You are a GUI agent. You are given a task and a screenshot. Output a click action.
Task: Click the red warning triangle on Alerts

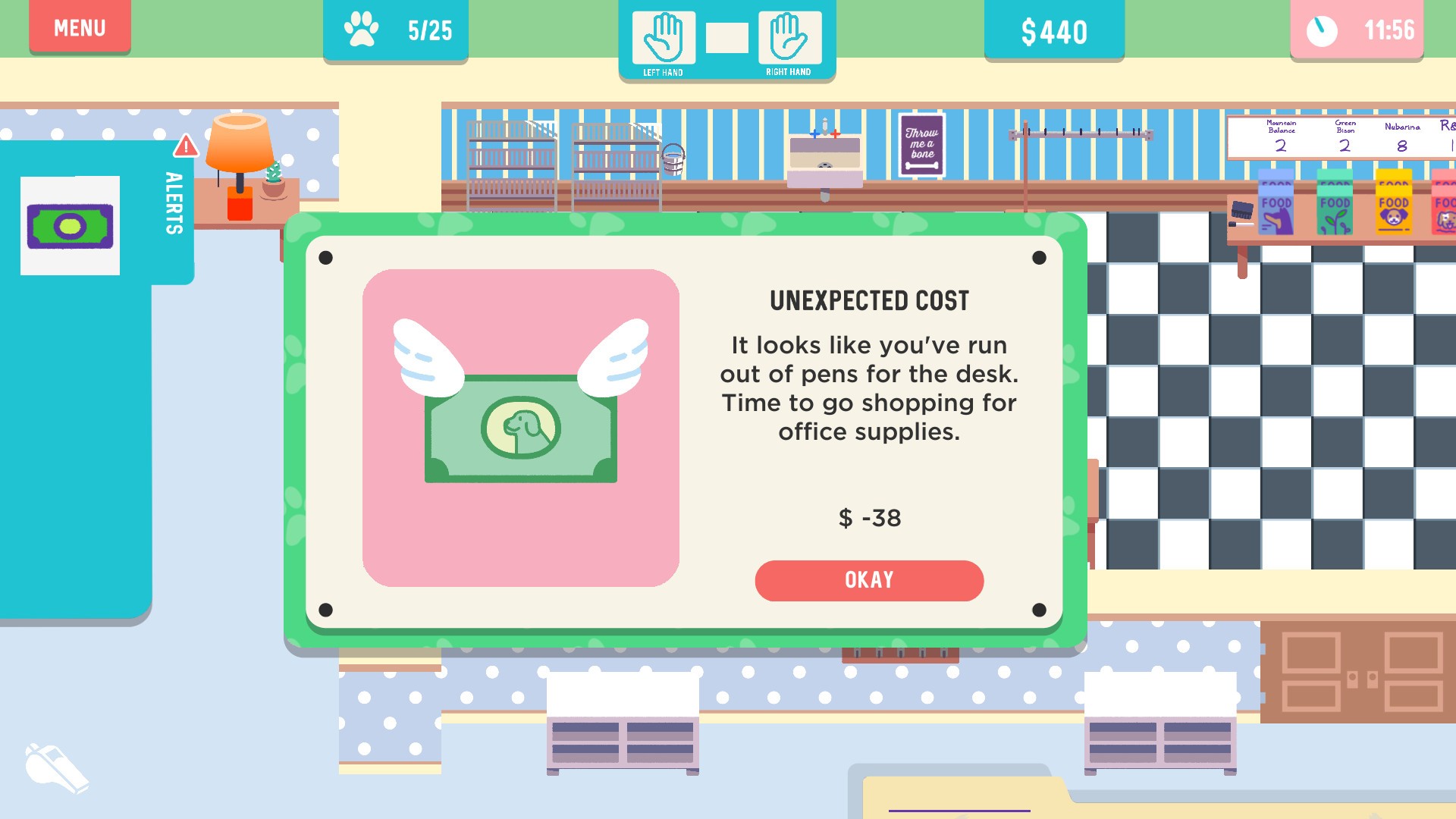184,146
